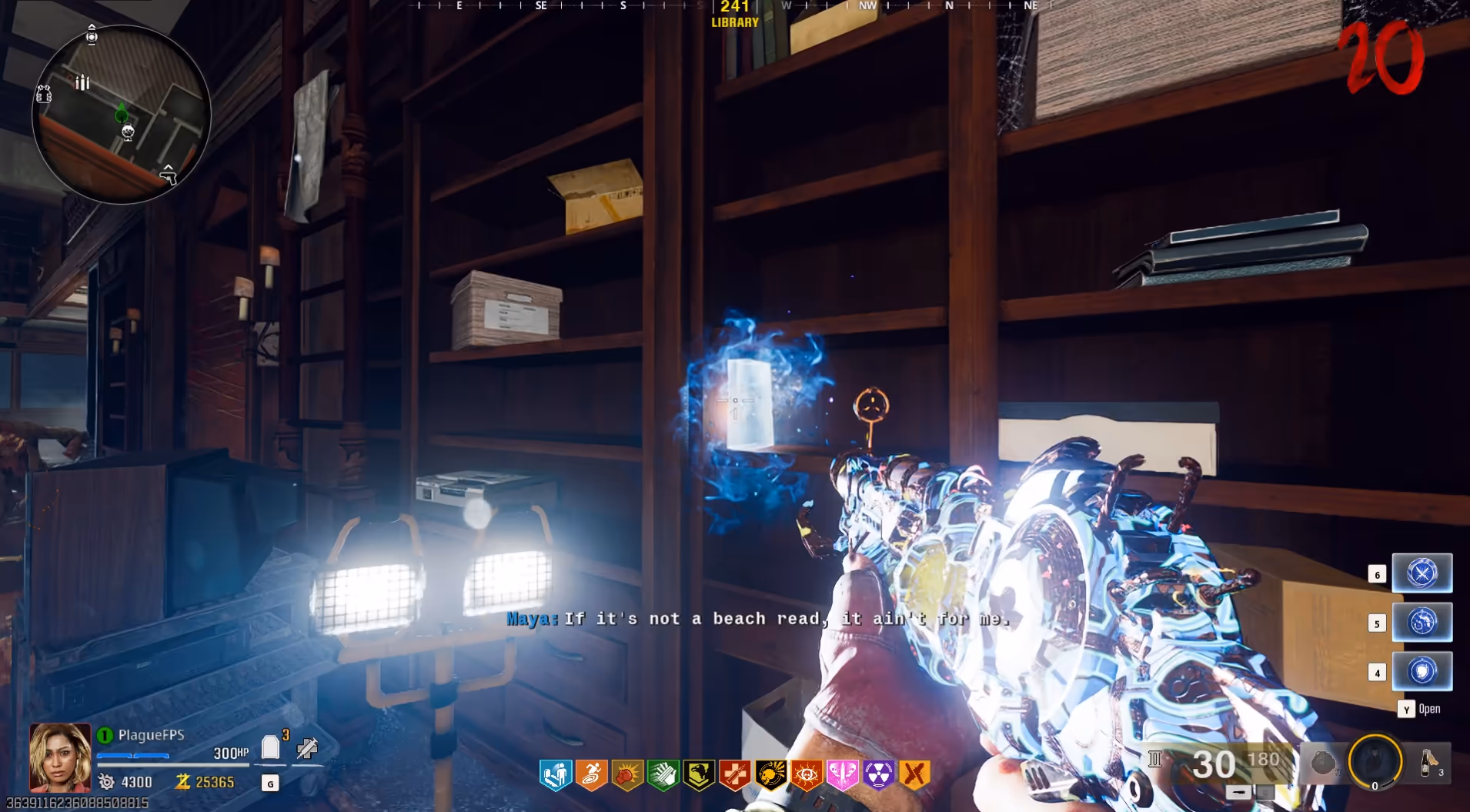The width and height of the screenshot is (1470, 812).
Task: Click the pink skulls perk icon
Action: [x=842, y=775]
